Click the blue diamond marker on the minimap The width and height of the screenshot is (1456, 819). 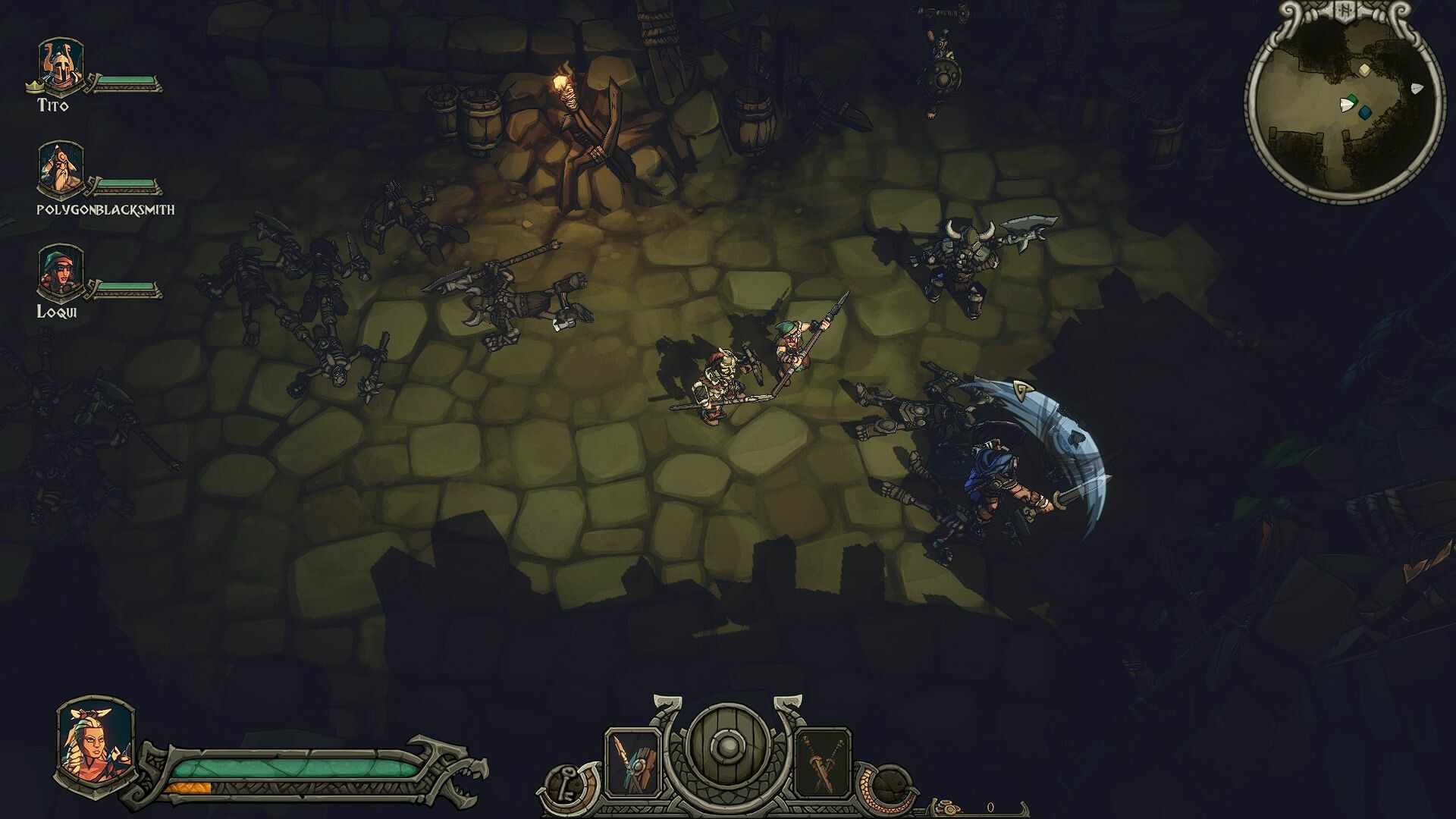[x=1365, y=112]
